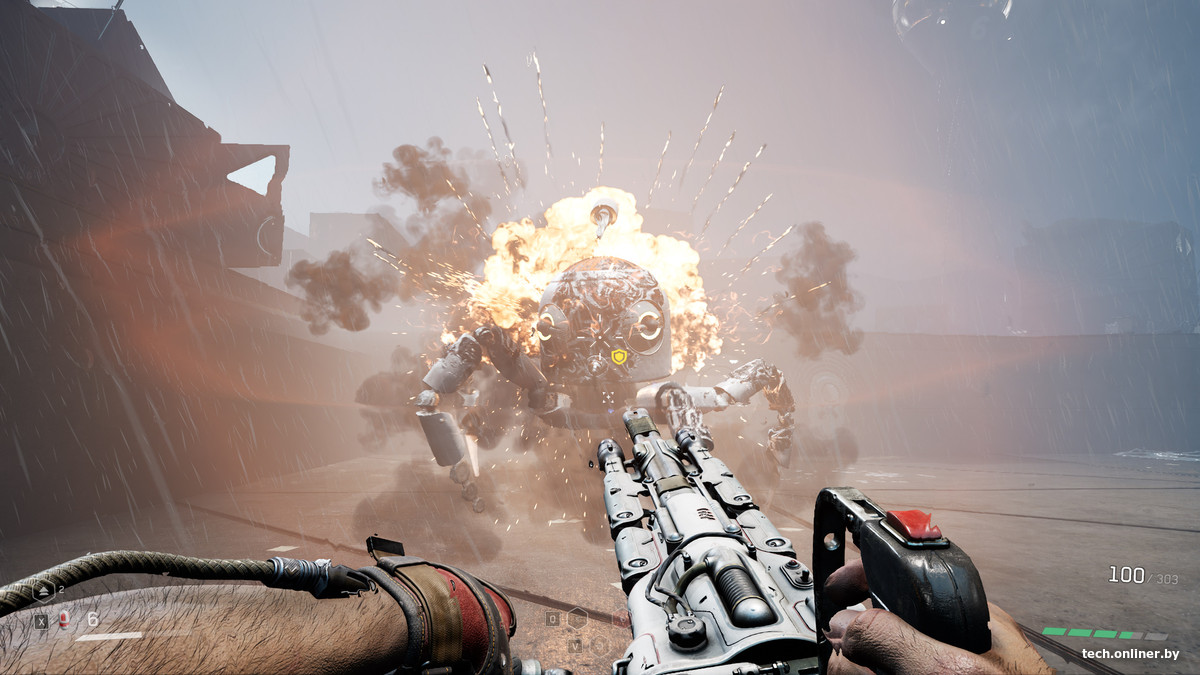Use the red health capsule item
Viewport: 1200px width, 675px height.
[64, 620]
